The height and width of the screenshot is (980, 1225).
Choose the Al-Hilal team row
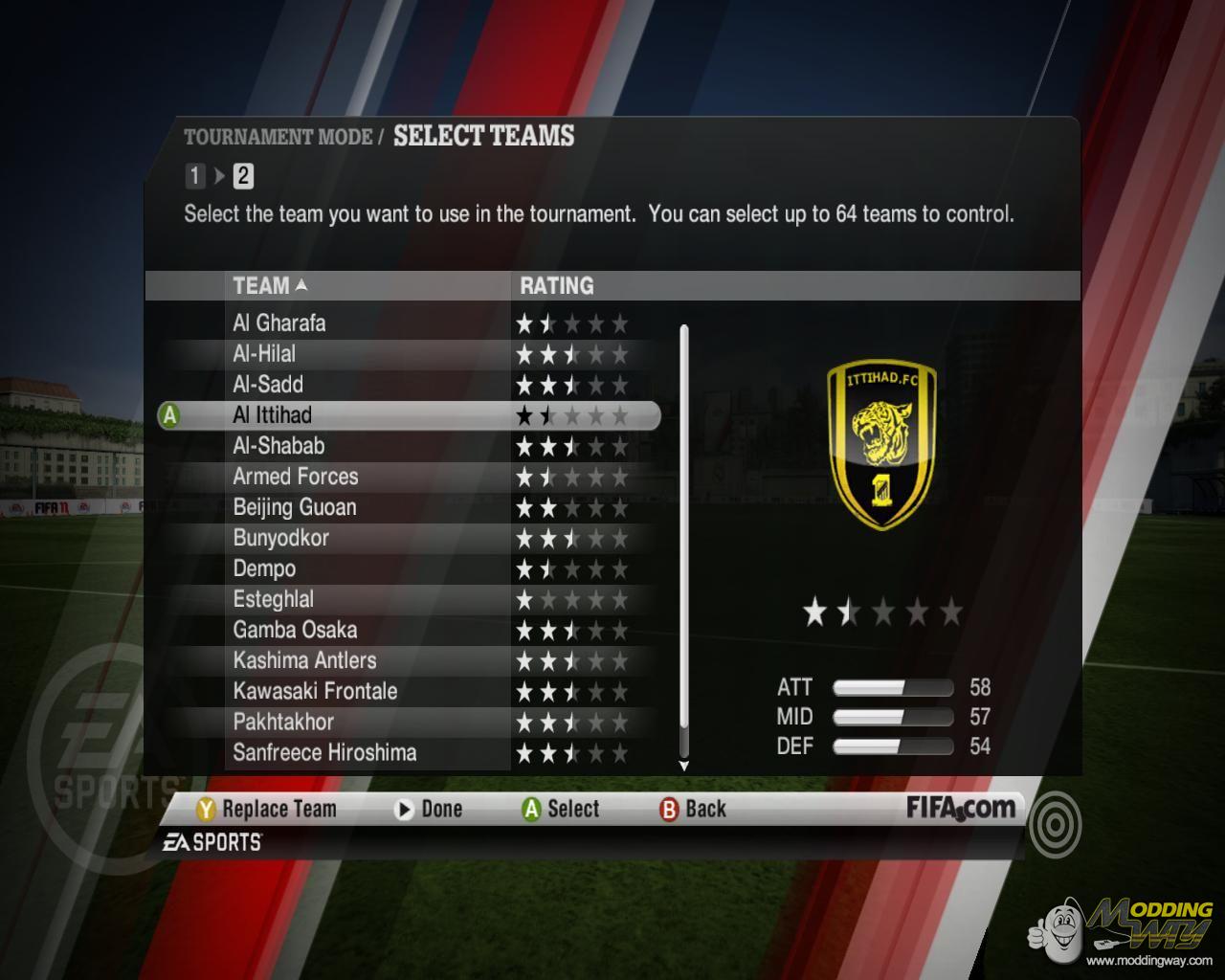[264, 354]
